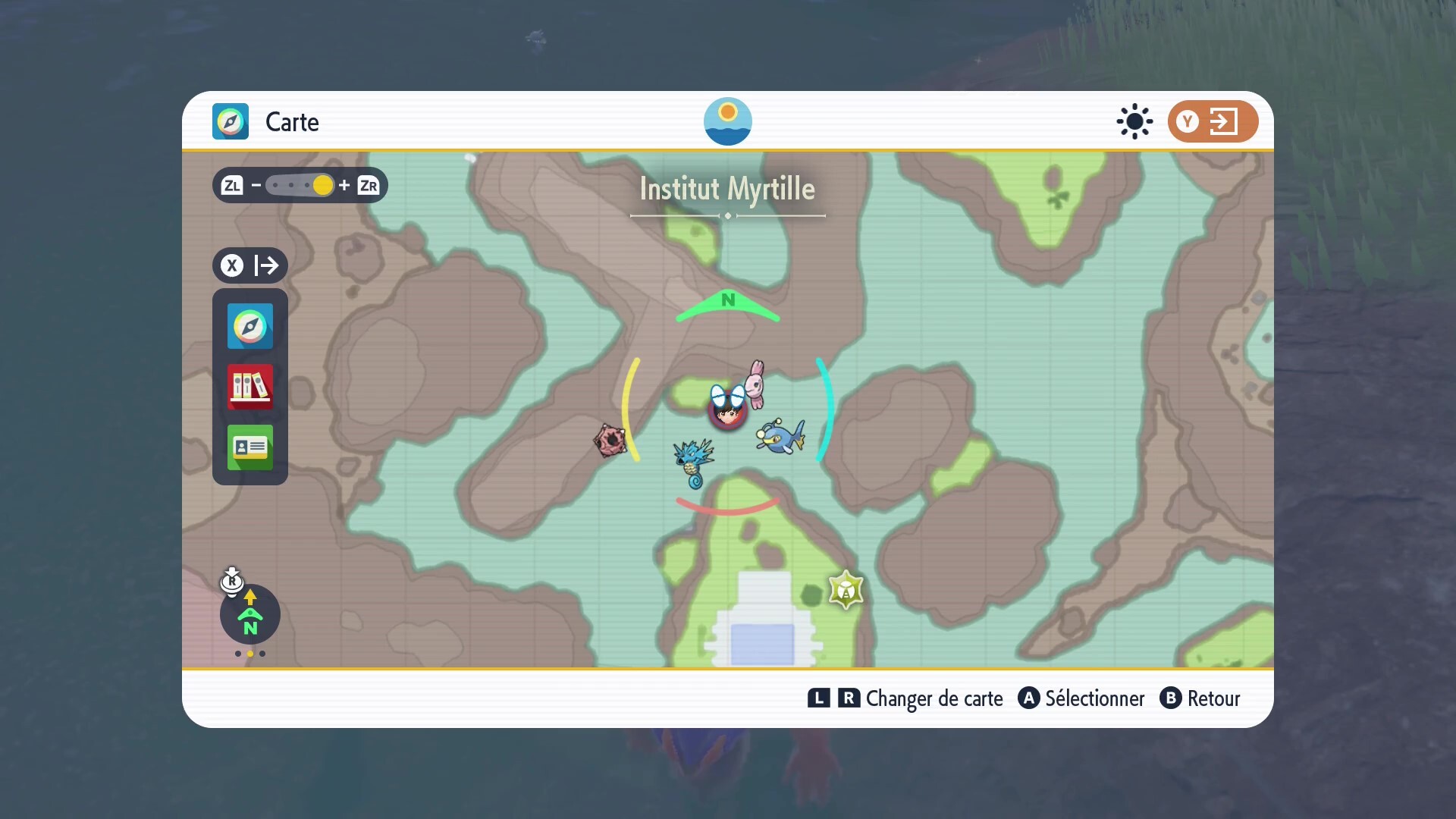Select the yellow landmark badge near Institut Myrtille
The width and height of the screenshot is (1456, 819).
pos(846,590)
